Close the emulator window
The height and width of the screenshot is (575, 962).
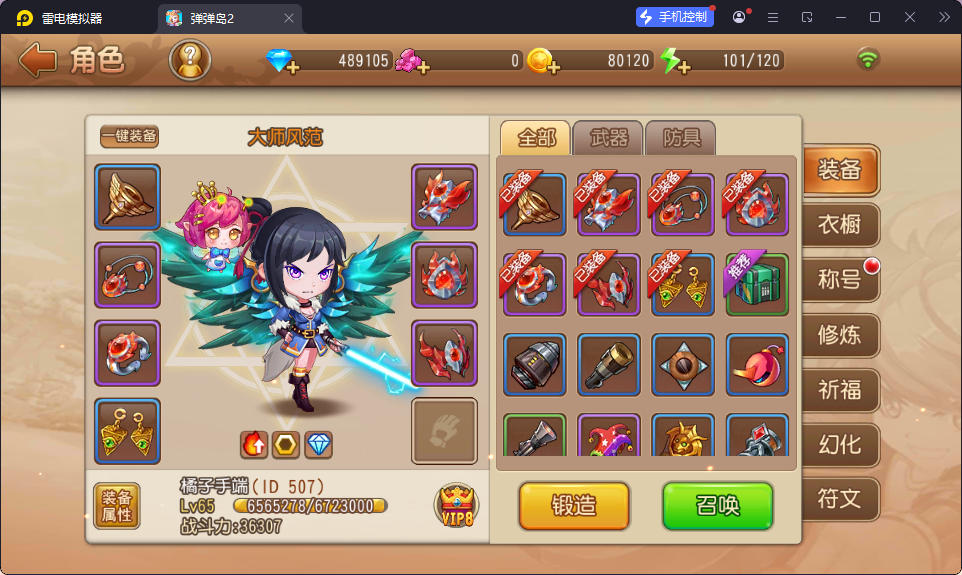tap(910, 17)
